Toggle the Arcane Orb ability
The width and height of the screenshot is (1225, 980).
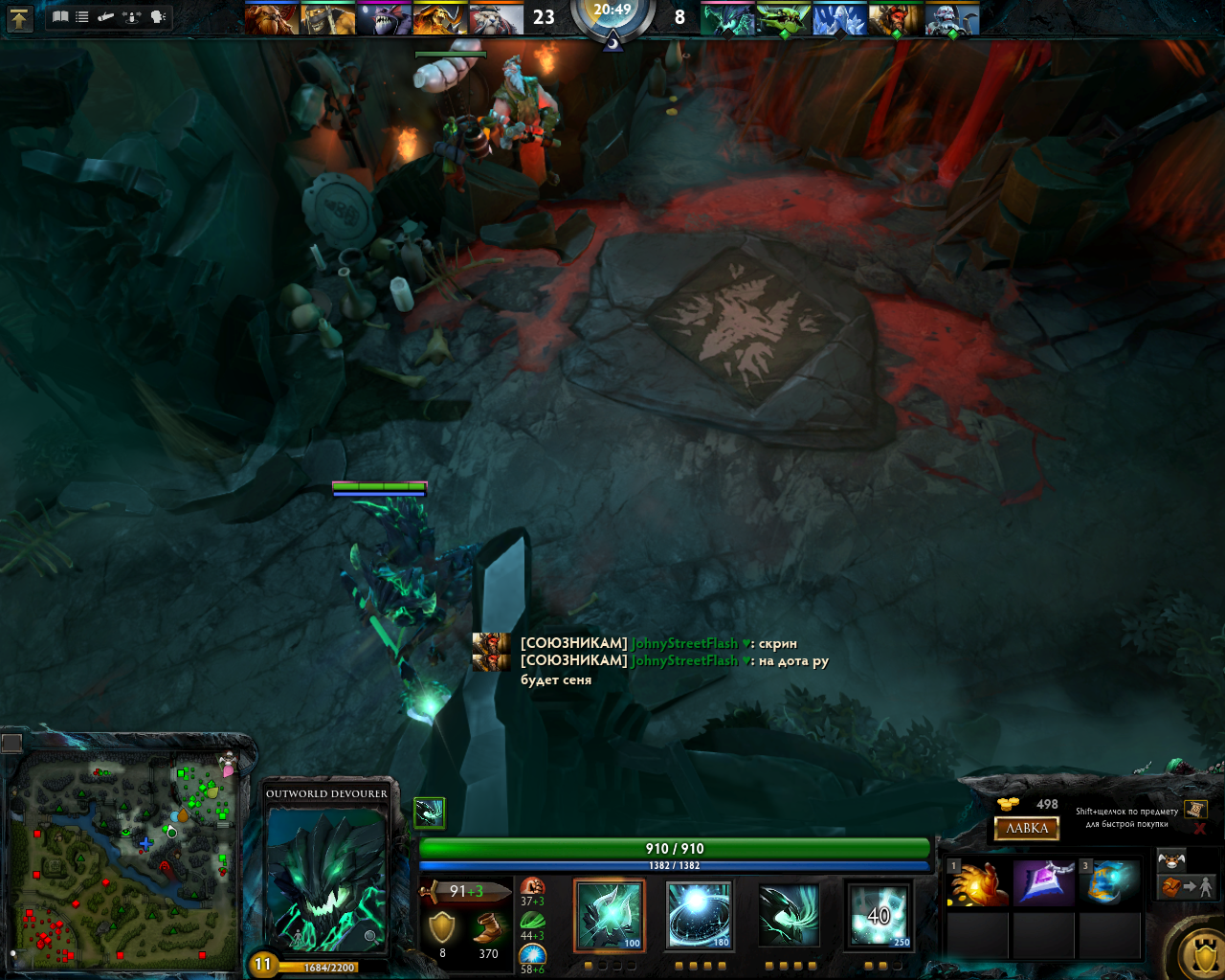tap(610, 915)
